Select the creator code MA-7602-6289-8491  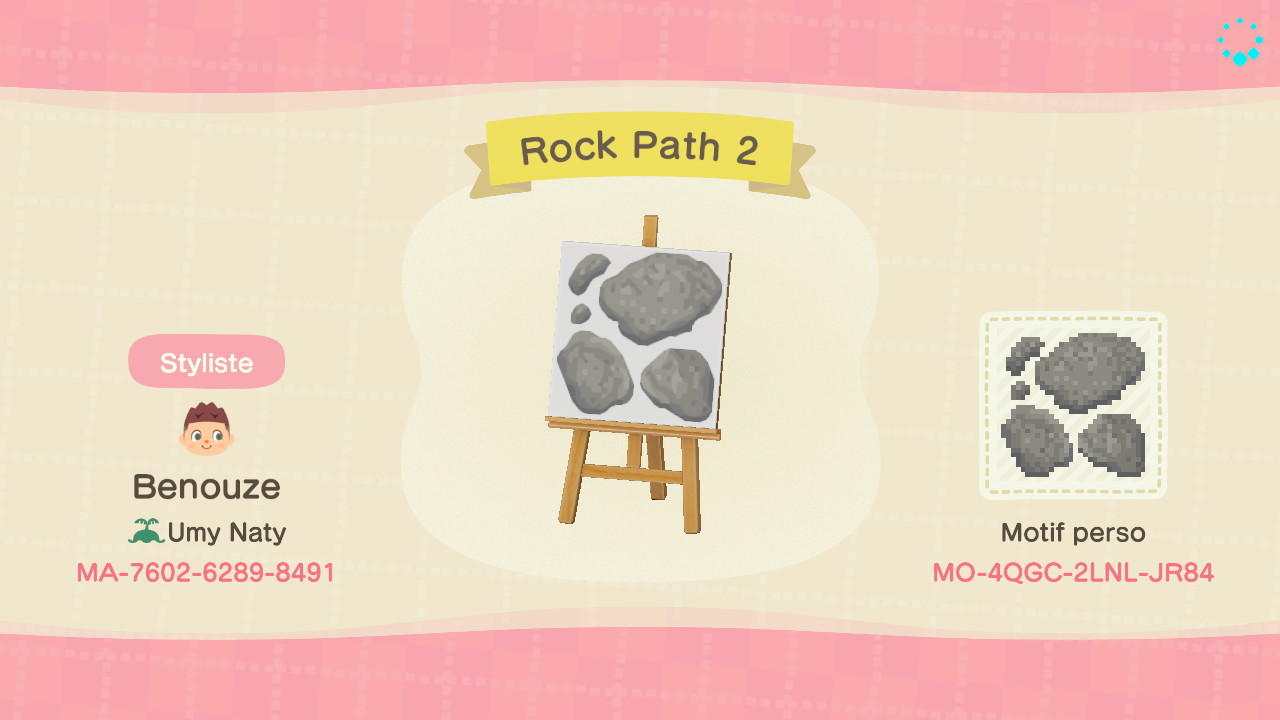coord(206,573)
